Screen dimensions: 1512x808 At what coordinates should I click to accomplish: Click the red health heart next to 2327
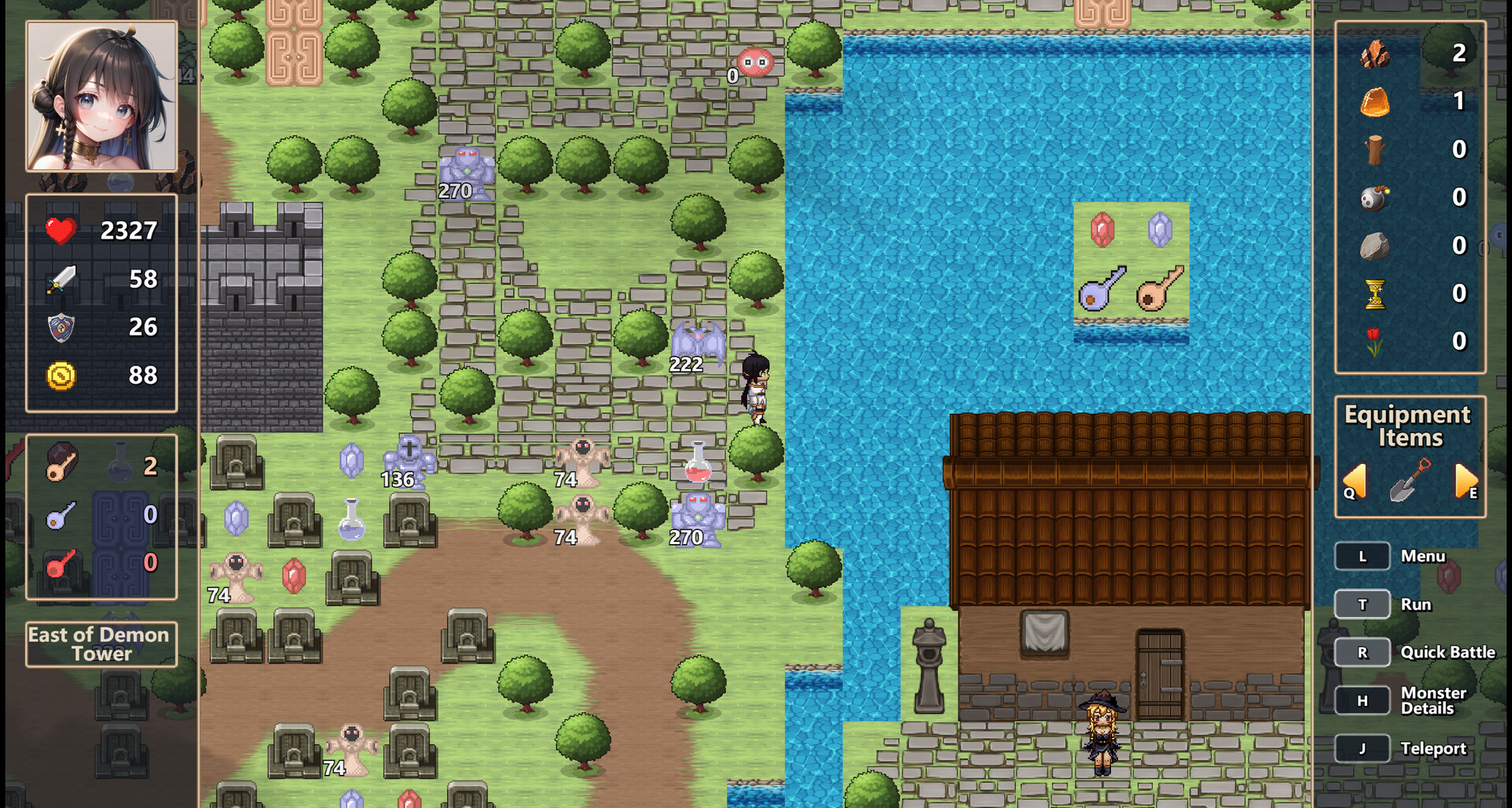click(x=59, y=230)
